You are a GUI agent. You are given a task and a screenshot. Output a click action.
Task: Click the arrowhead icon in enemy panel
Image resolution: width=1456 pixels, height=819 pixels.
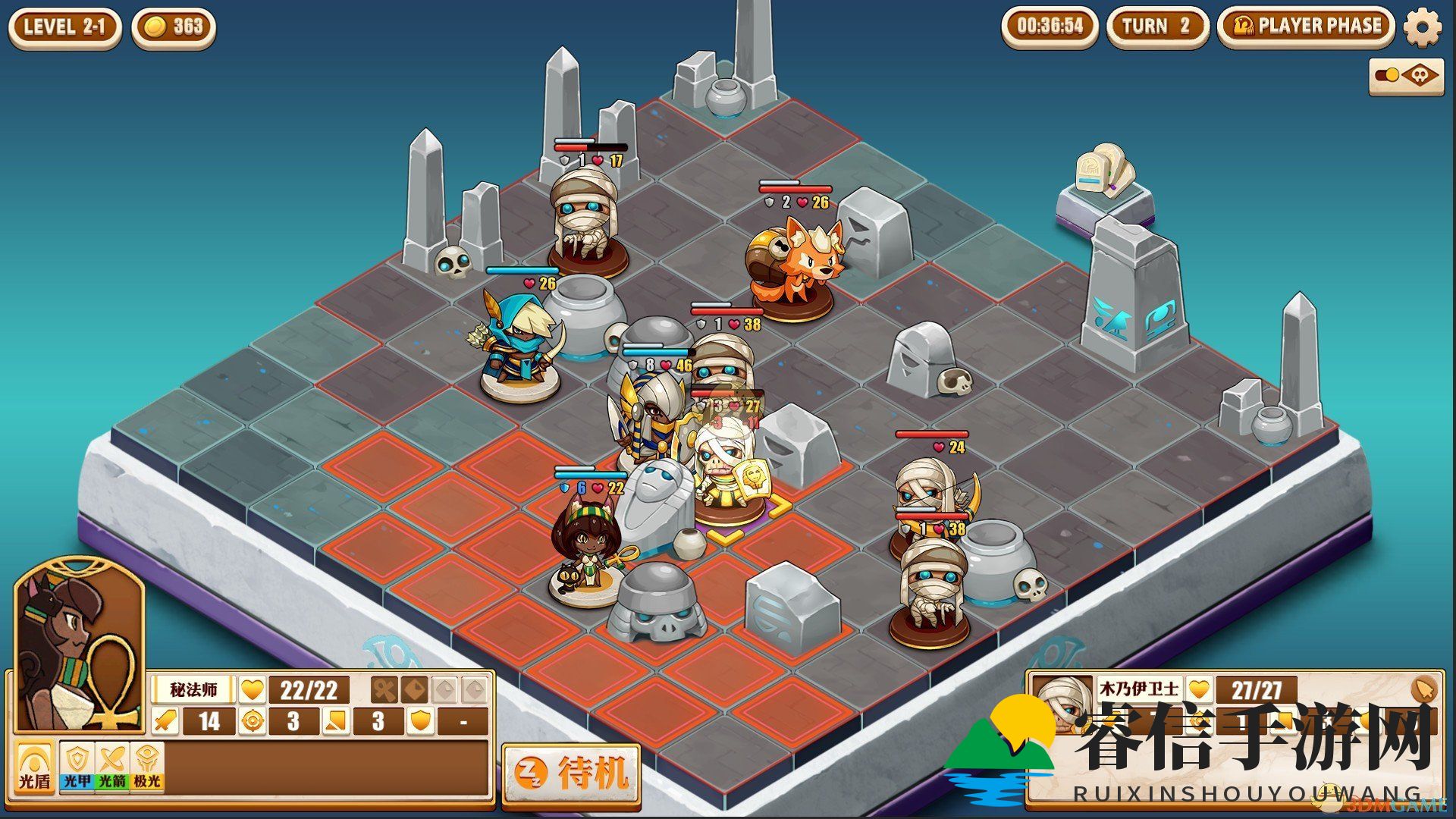click(x=1426, y=689)
